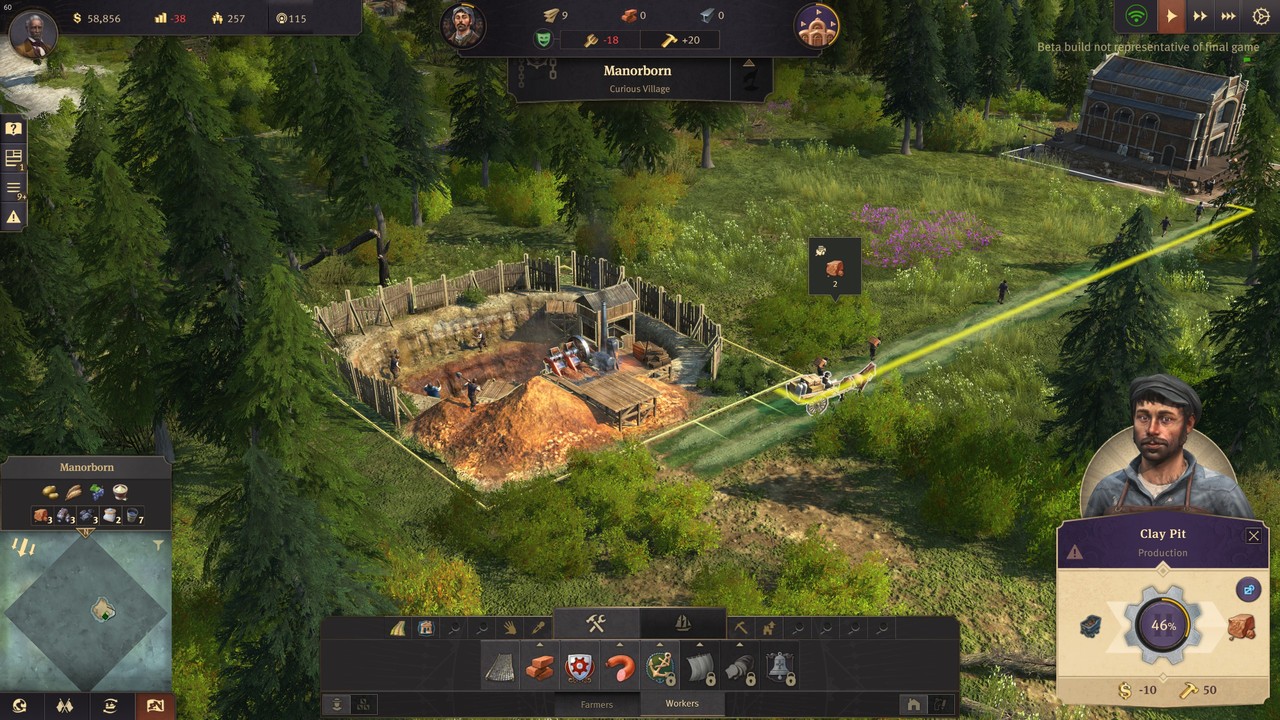Open the ship build category
1280x720 pixels.
pos(683,624)
